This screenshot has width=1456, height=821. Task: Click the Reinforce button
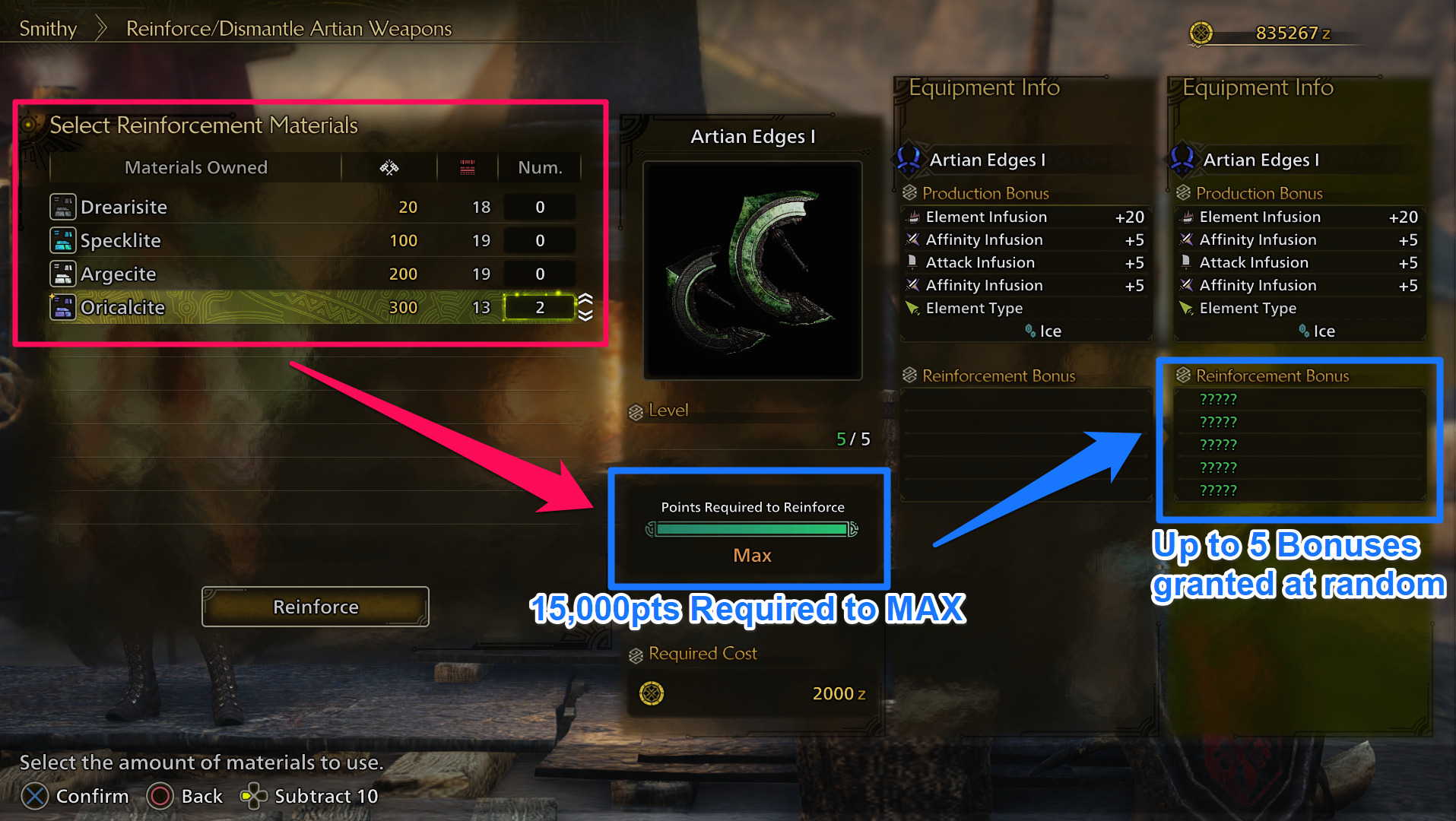[x=315, y=606]
